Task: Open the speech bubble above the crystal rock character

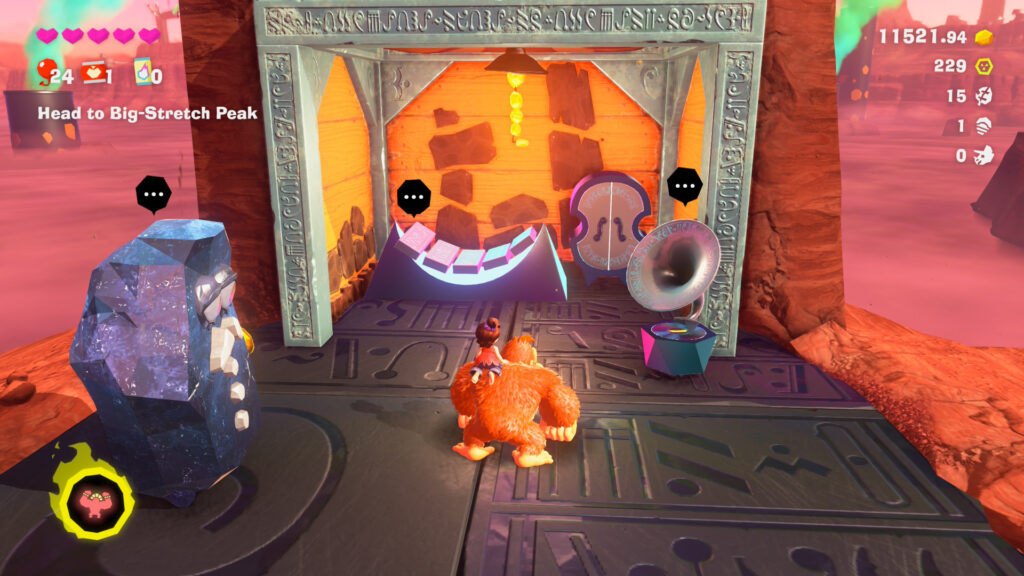Action: coord(153,195)
